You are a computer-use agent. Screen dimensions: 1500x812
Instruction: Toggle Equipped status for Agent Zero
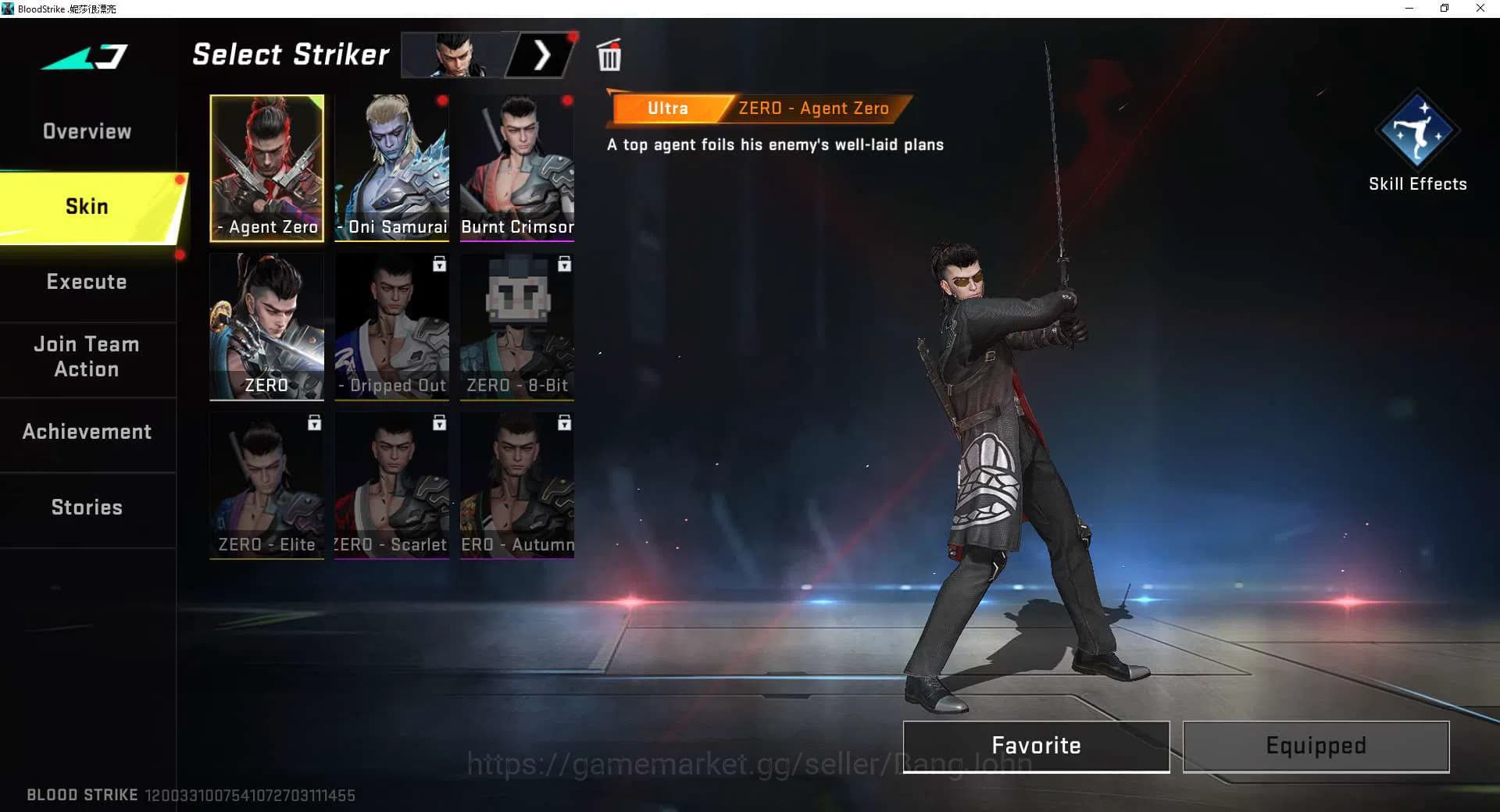pyautogui.click(x=1315, y=746)
